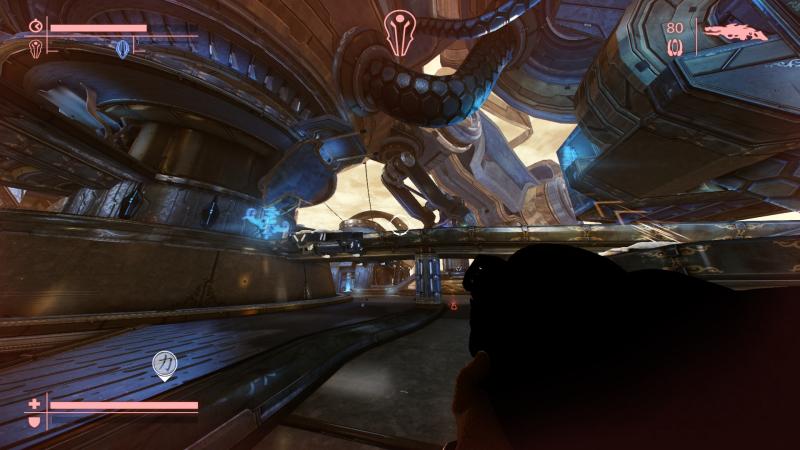Click the health cross icon
This screenshot has width=800, height=450.
(35, 405)
